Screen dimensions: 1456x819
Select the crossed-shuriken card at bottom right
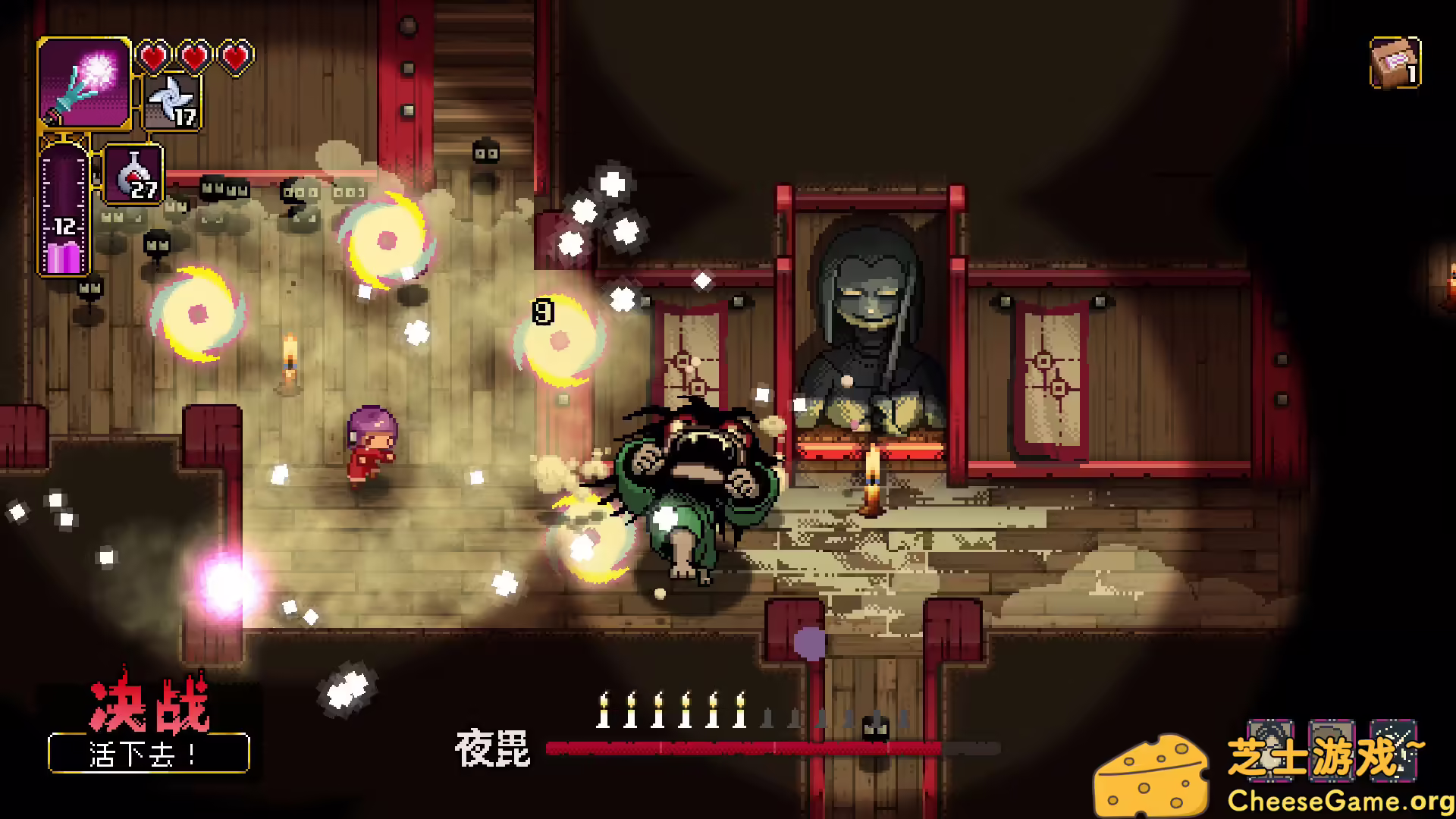(x=1394, y=751)
